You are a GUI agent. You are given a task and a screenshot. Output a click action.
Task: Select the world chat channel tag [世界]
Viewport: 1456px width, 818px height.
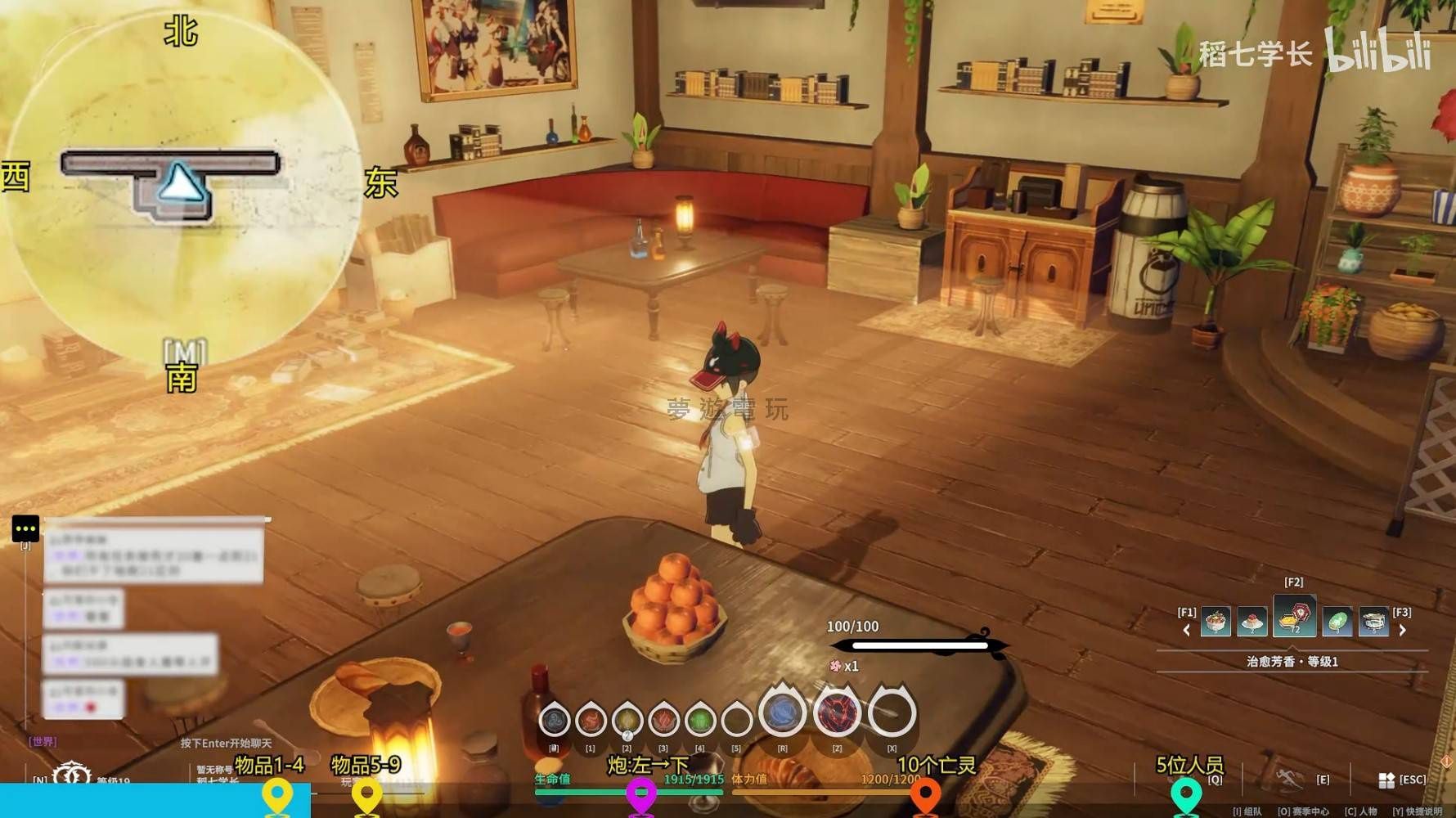43,741
